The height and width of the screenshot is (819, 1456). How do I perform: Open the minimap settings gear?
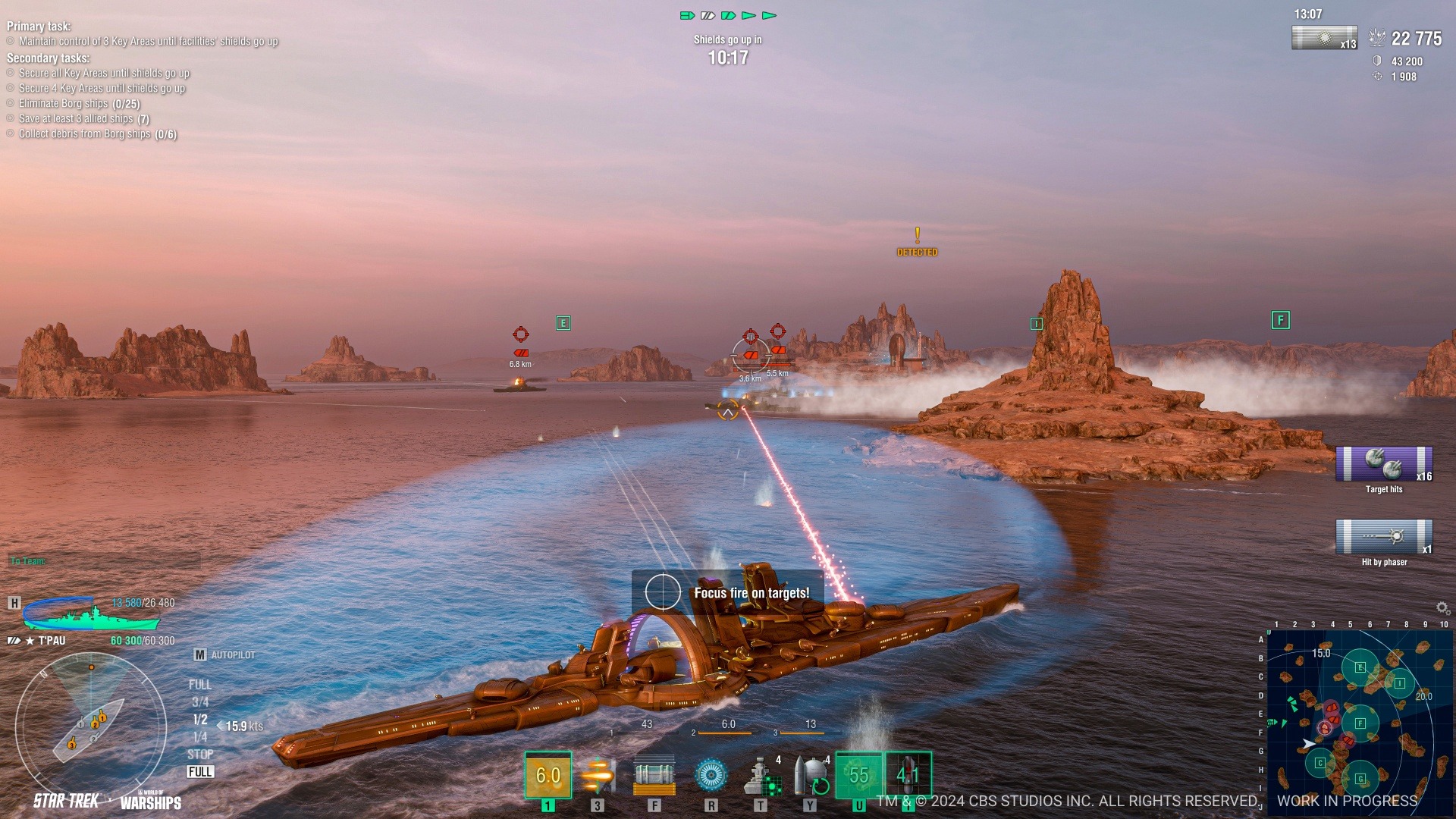coord(1442,608)
